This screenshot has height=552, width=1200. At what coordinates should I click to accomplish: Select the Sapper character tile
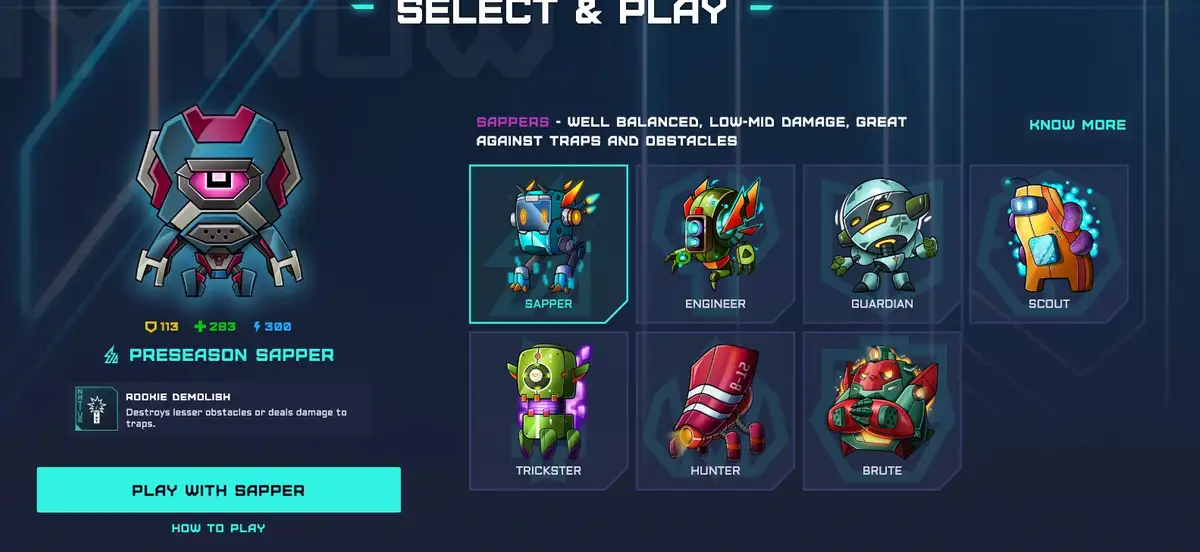pyautogui.click(x=548, y=243)
